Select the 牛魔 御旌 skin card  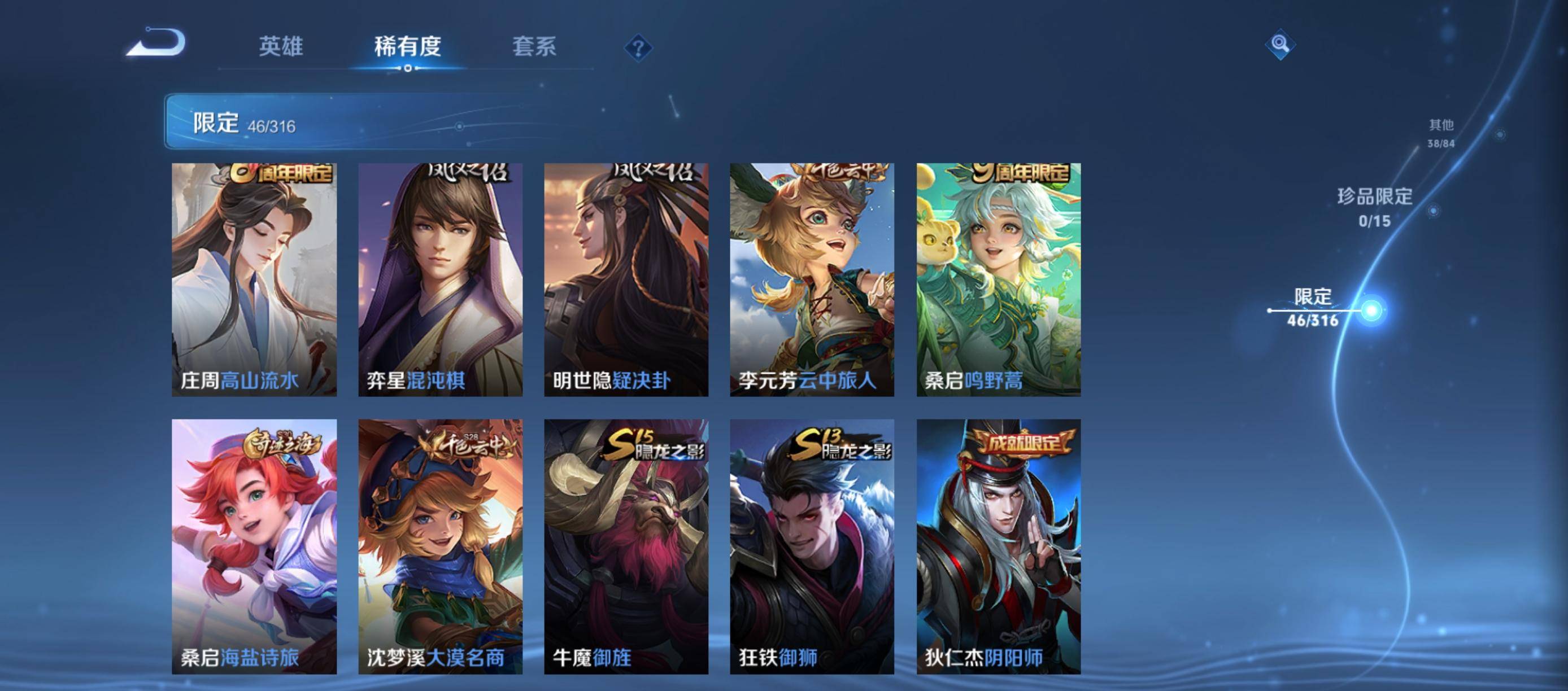[626, 546]
